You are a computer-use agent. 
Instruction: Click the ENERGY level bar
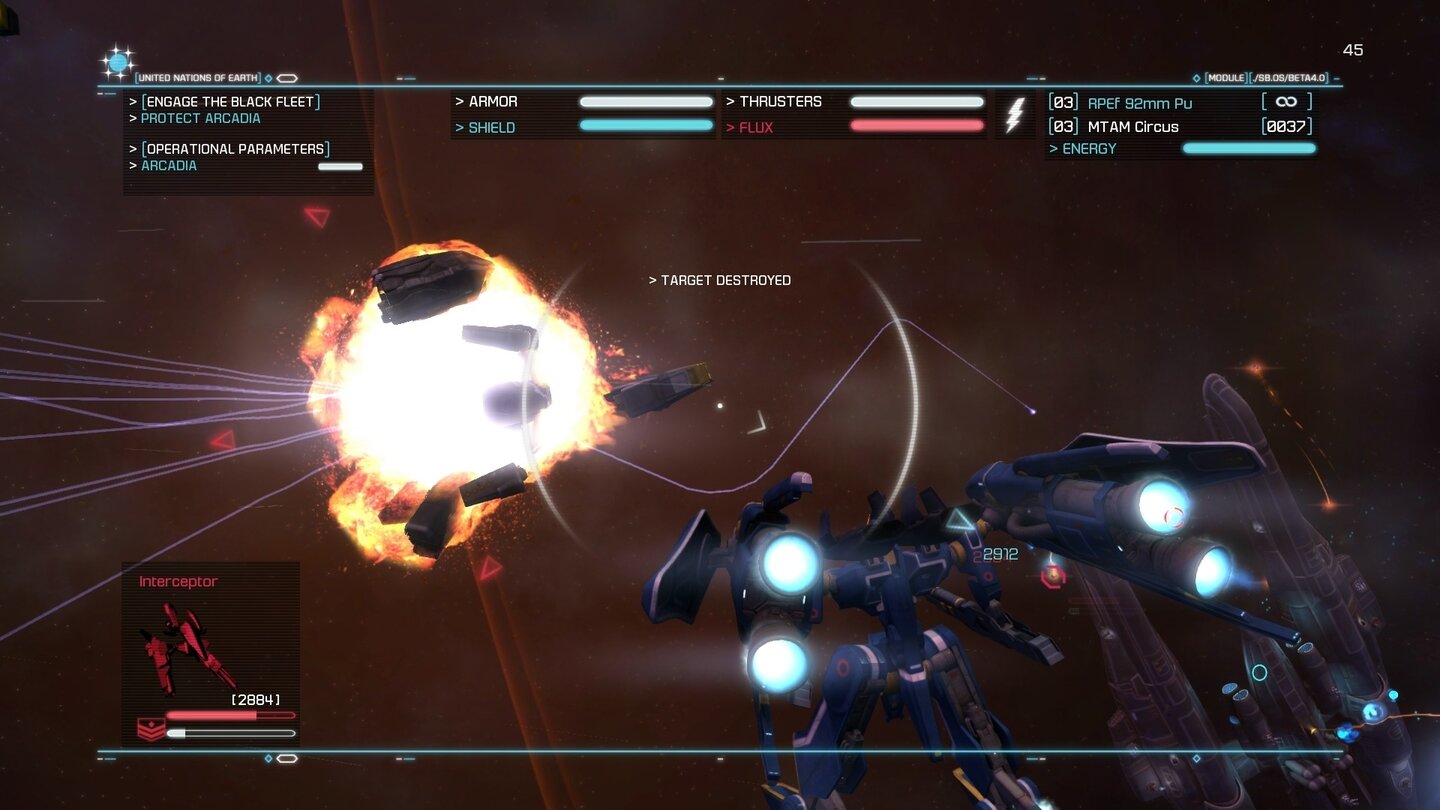[1248, 148]
